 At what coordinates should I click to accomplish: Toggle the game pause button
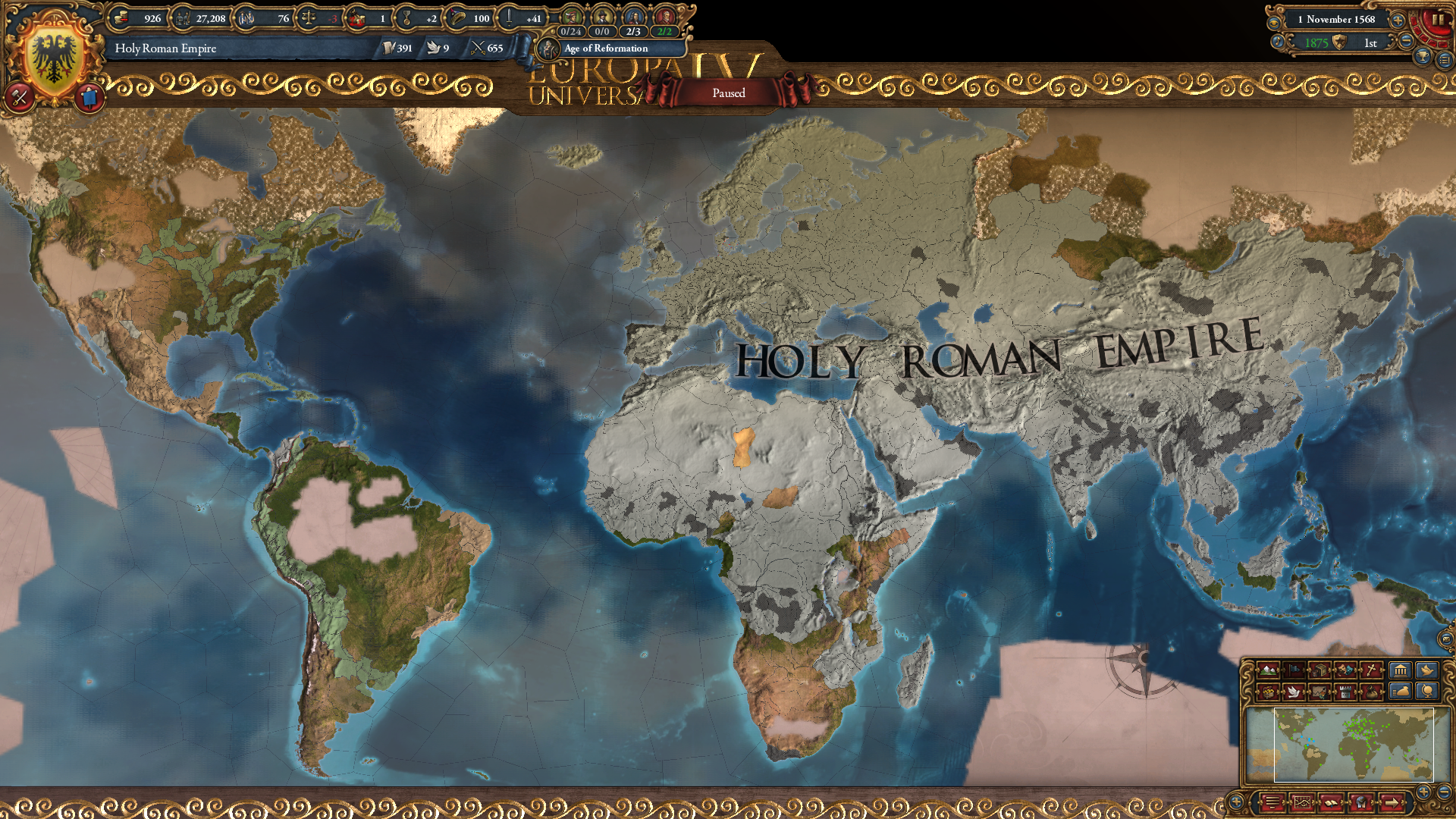[1439, 20]
